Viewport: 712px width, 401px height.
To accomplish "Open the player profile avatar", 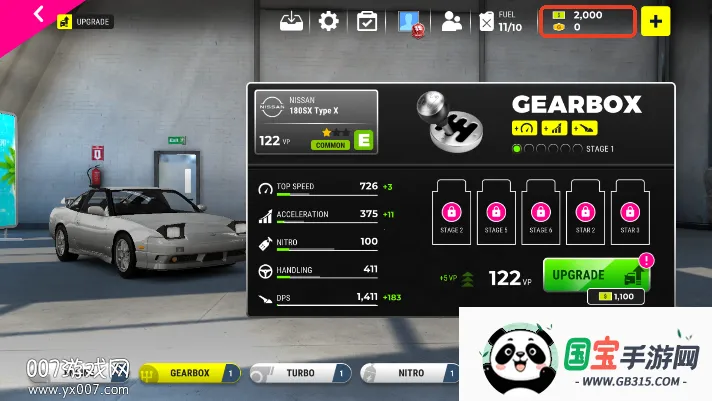I will (409, 22).
